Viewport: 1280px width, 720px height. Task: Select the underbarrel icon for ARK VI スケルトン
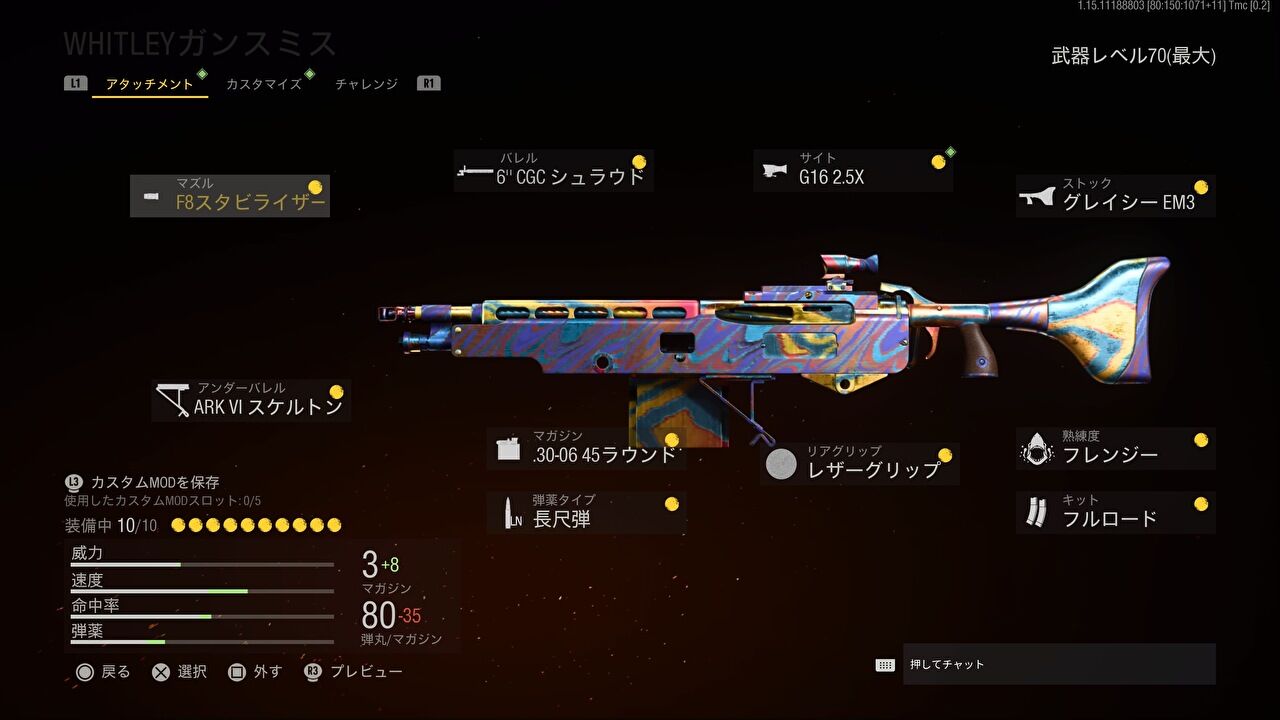tap(172, 396)
